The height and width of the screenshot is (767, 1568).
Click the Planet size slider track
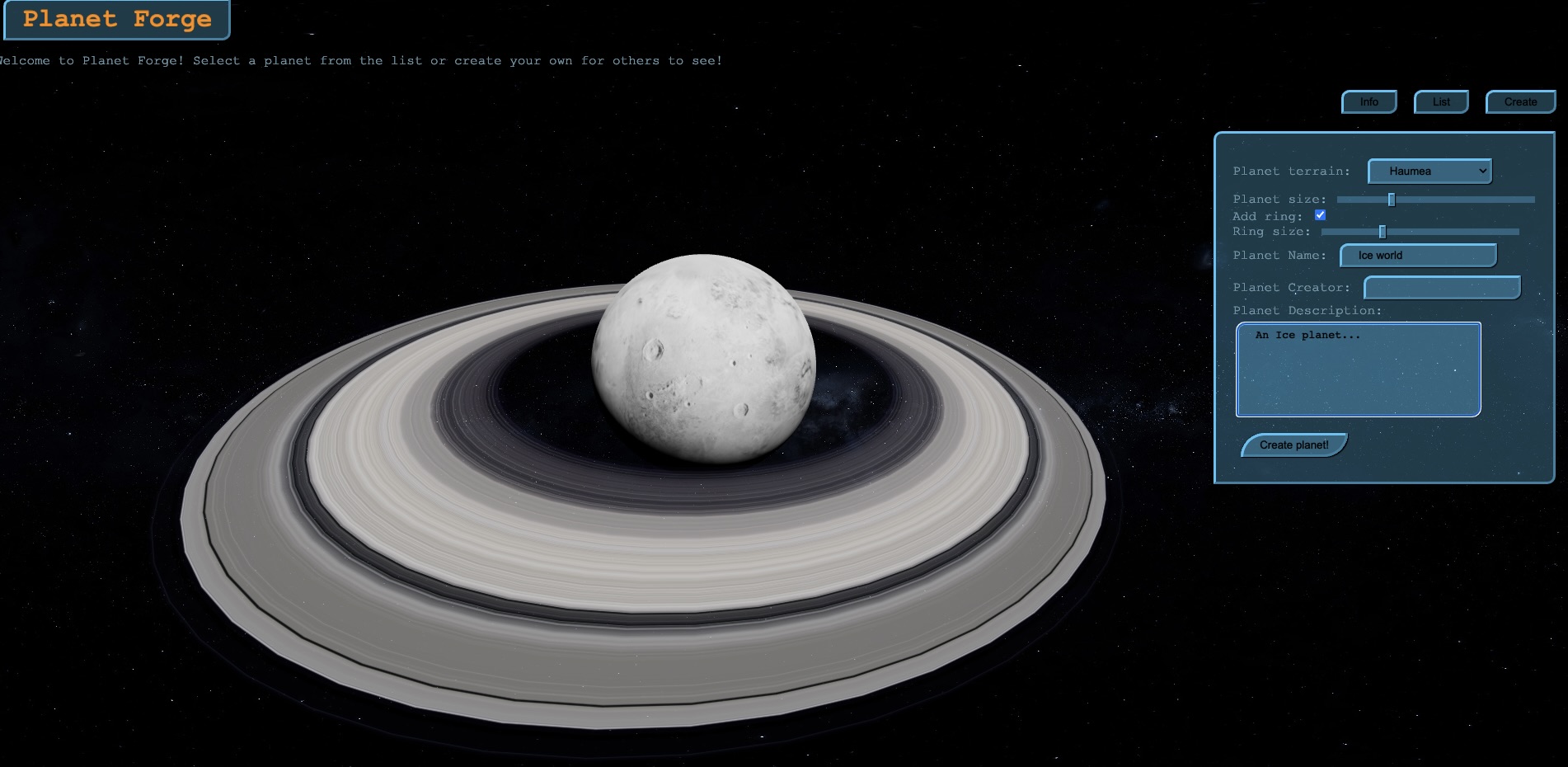[1434, 199]
